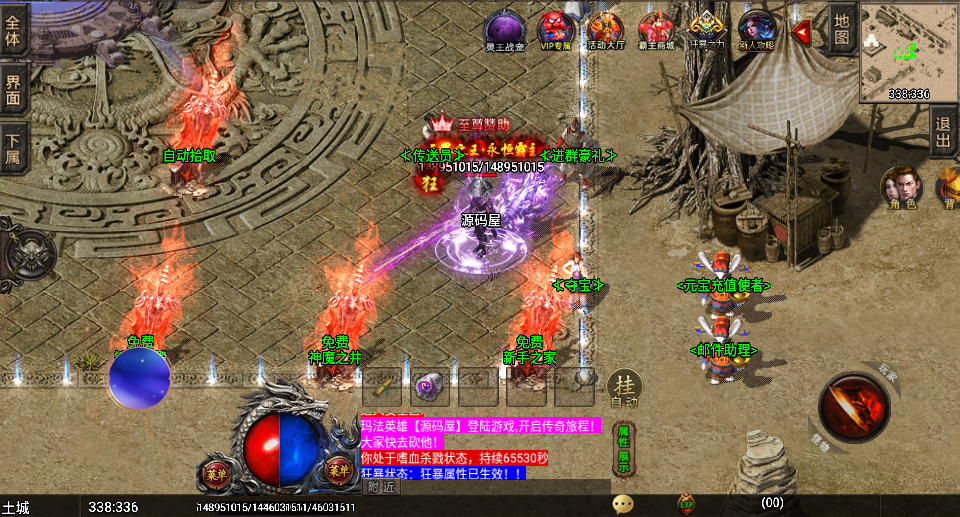Screen dimensions: 960x517
Task: Open the 灵王战宠 pet icon
Action: [504, 30]
